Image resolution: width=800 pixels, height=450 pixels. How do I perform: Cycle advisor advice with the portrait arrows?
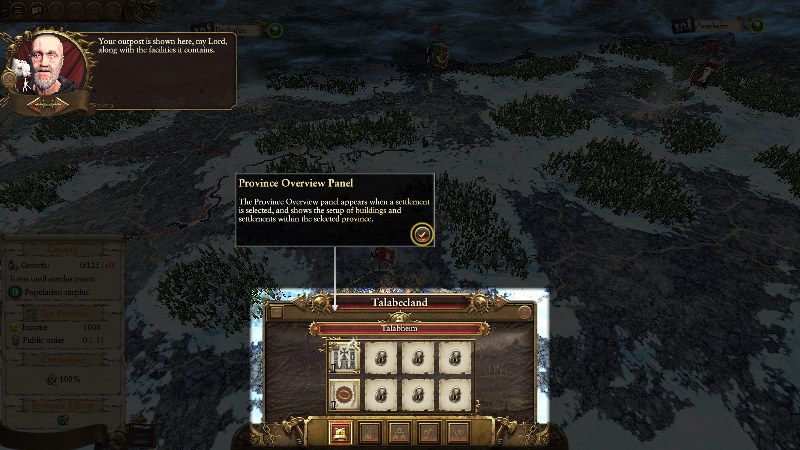(x=48, y=104)
